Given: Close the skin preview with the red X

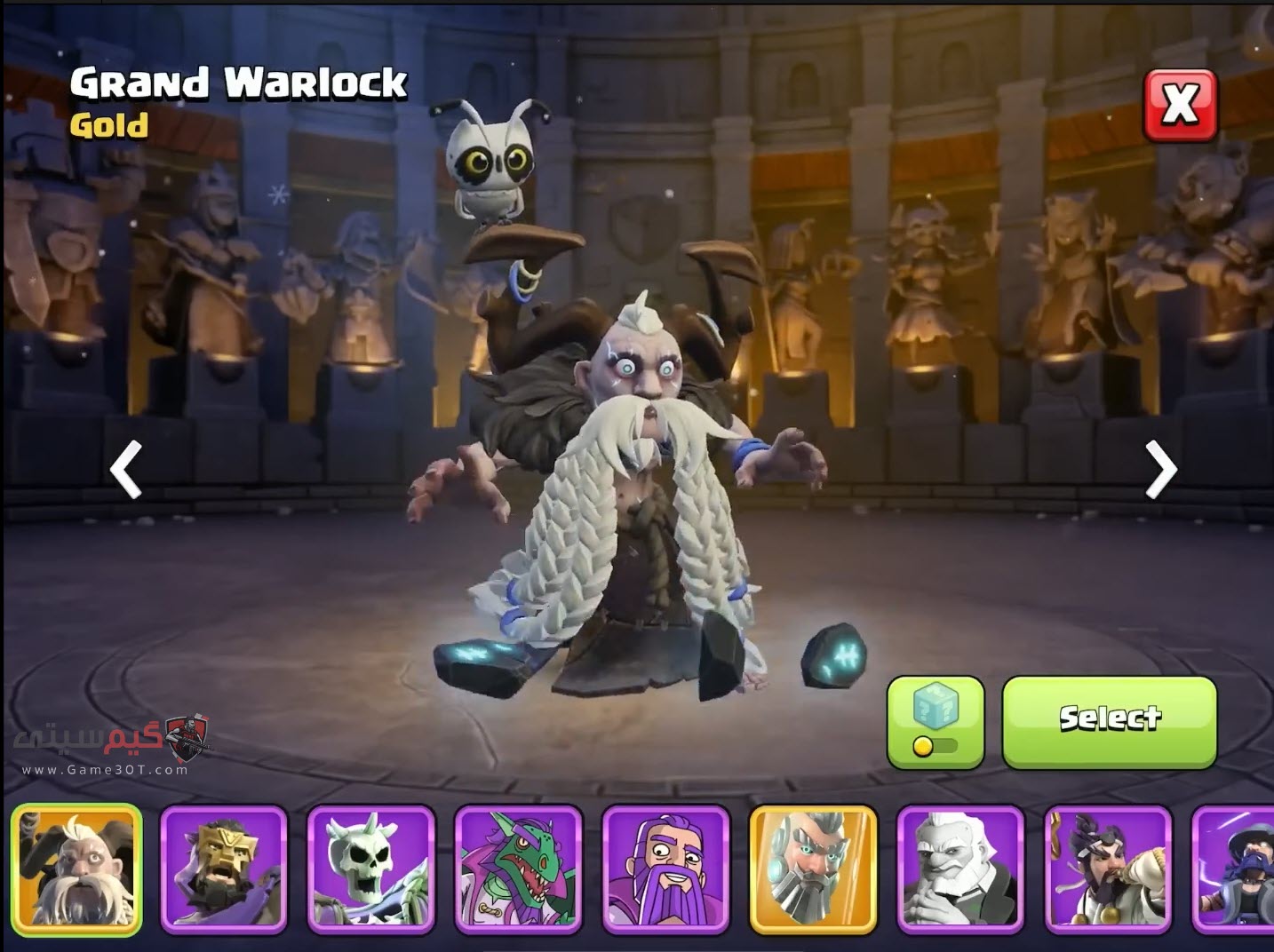Looking at the screenshot, I should click(1180, 105).
